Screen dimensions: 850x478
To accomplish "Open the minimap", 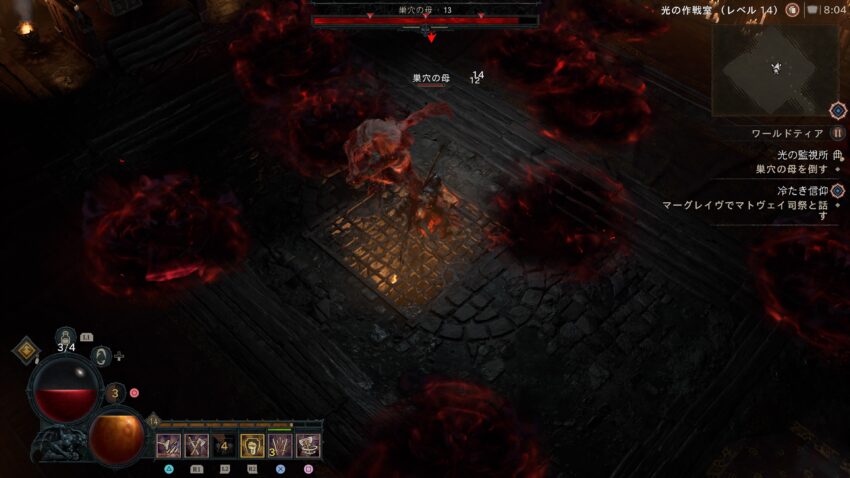I will [776, 66].
